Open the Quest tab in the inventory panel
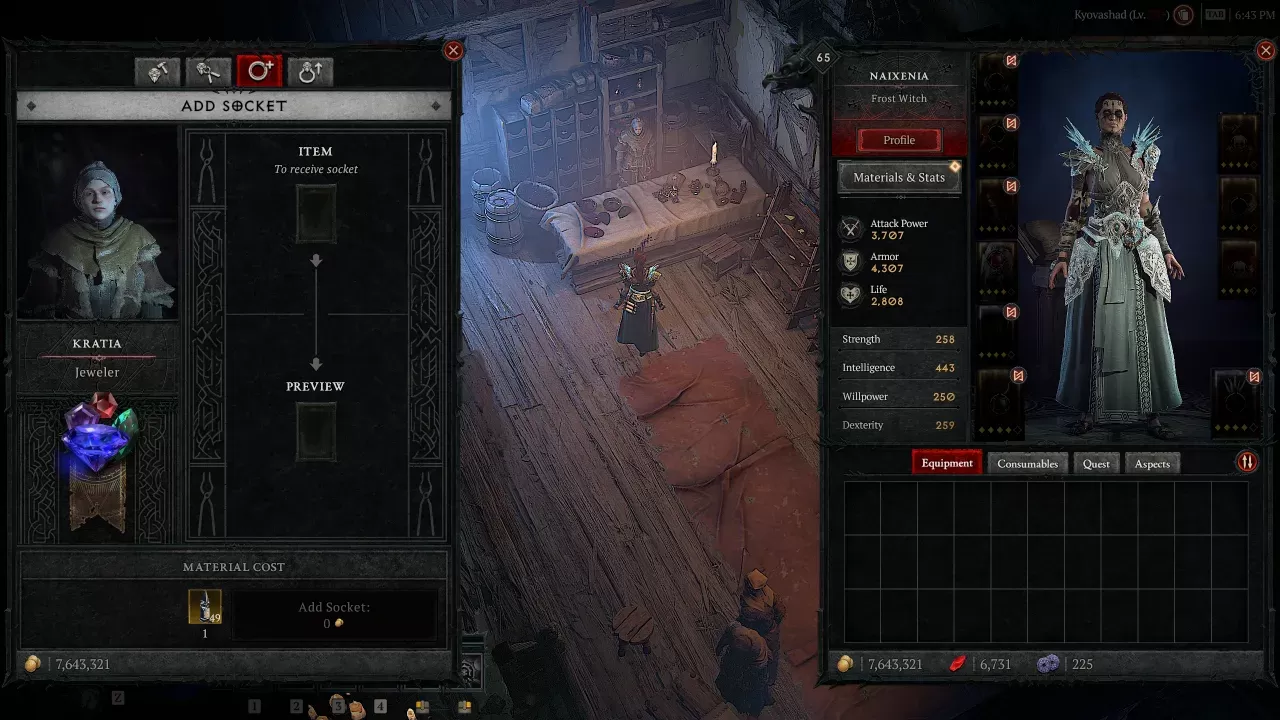Image resolution: width=1280 pixels, height=720 pixels. [1096, 463]
